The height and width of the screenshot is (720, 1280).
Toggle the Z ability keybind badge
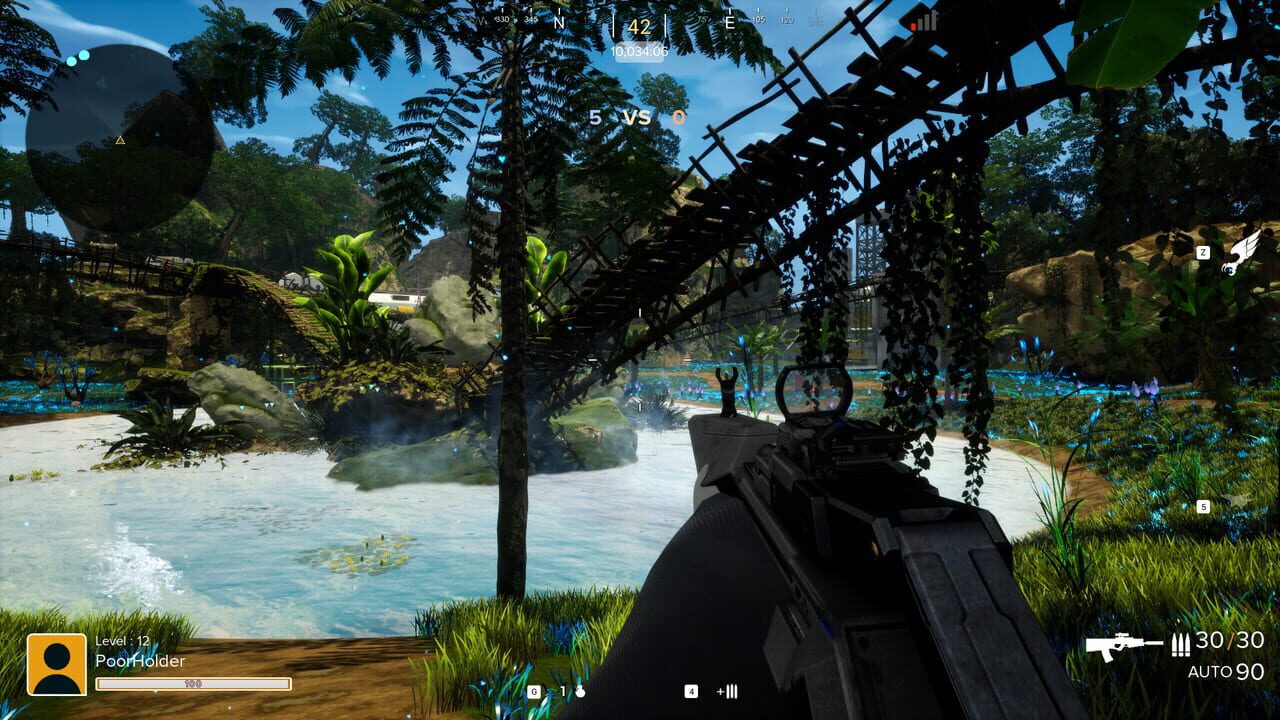point(1204,253)
